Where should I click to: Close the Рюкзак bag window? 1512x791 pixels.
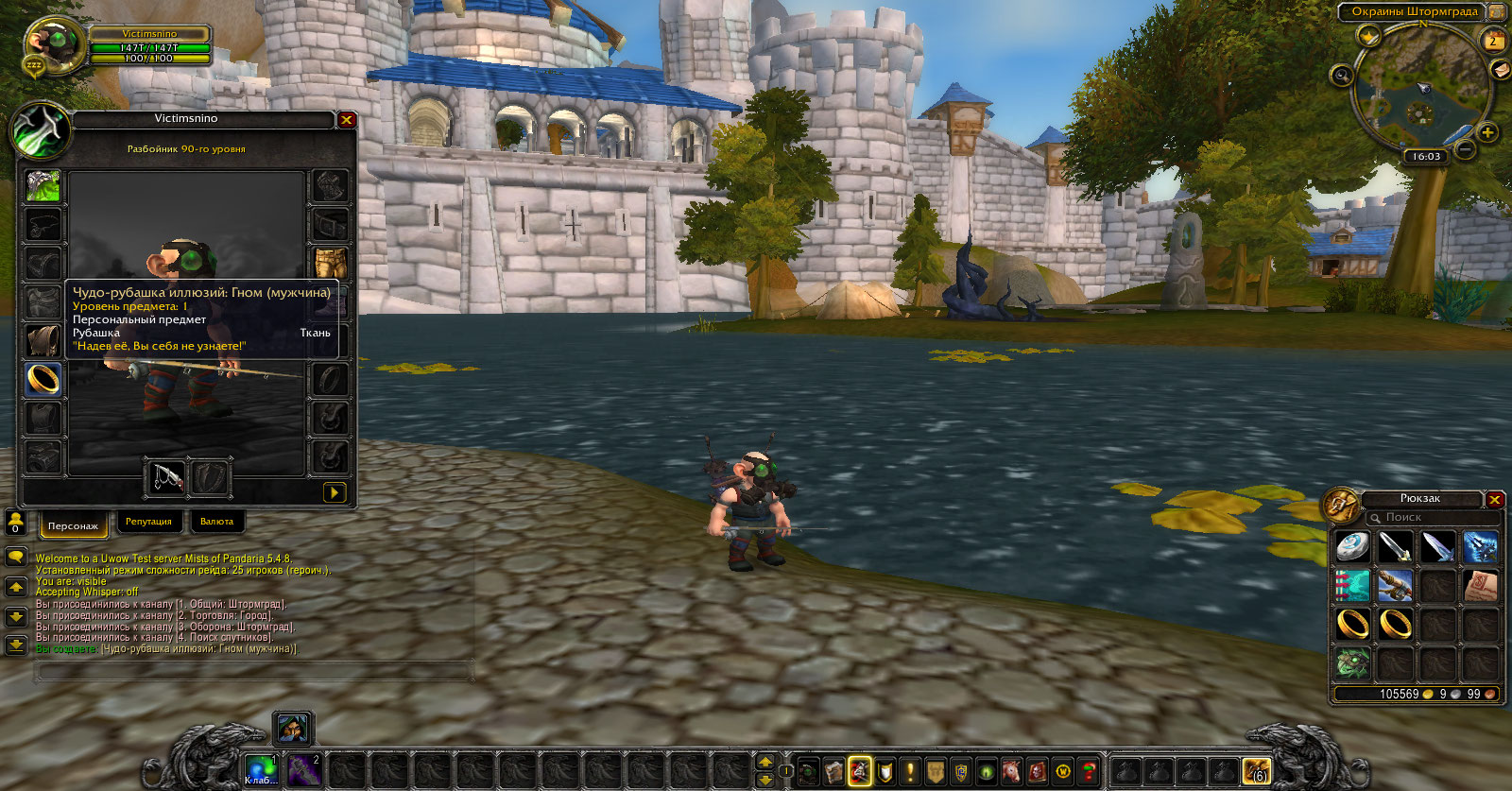[x=1494, y=500]
